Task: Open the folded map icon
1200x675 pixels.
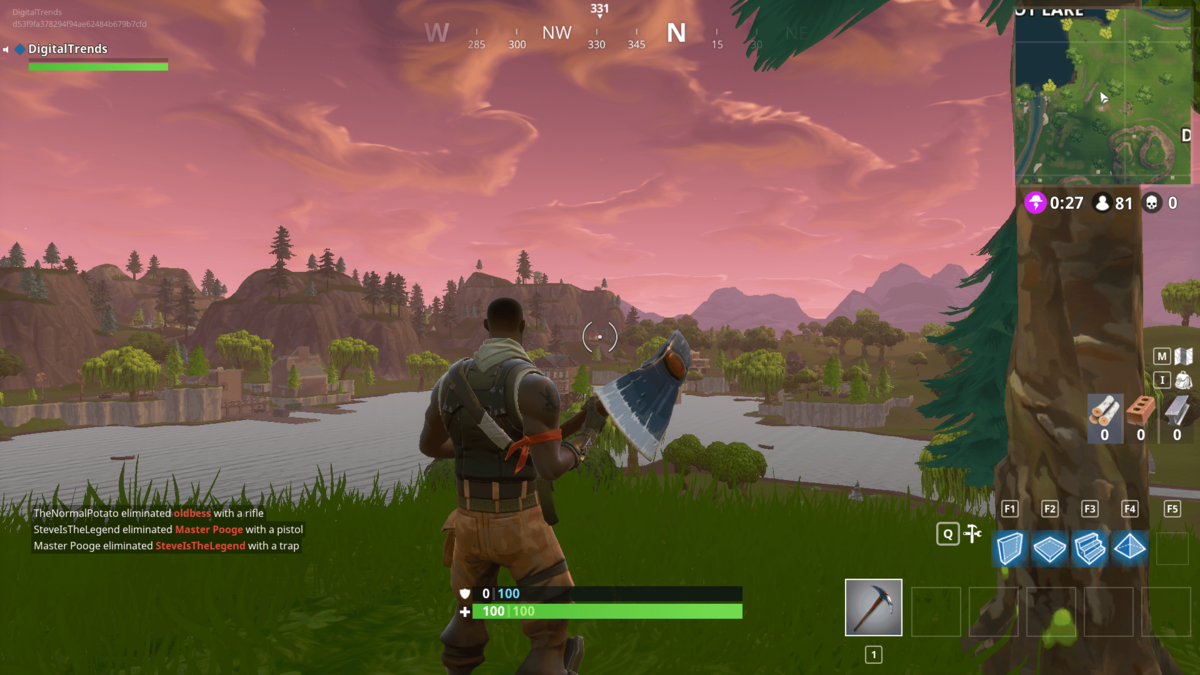Action: tap(1183, 356)
